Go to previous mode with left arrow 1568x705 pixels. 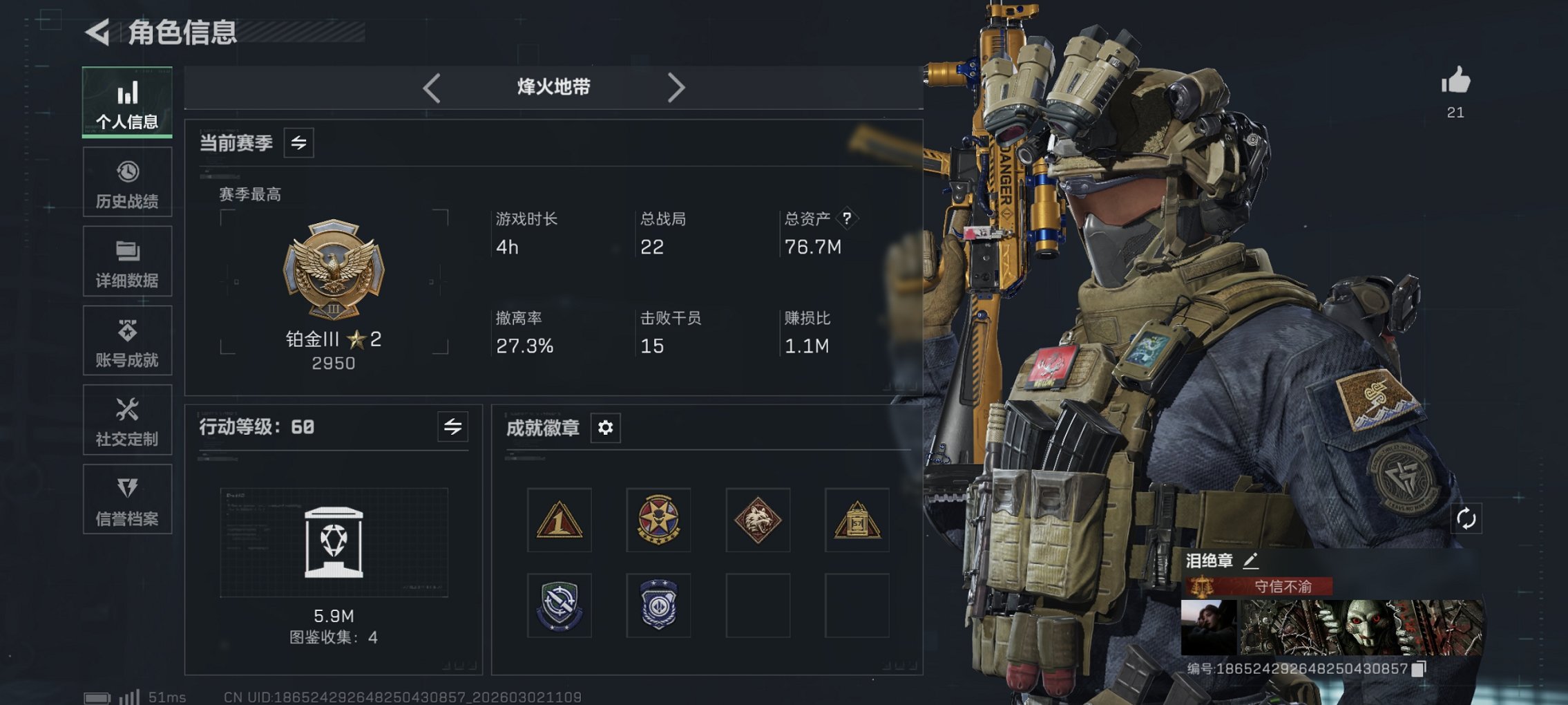(432, 86)
